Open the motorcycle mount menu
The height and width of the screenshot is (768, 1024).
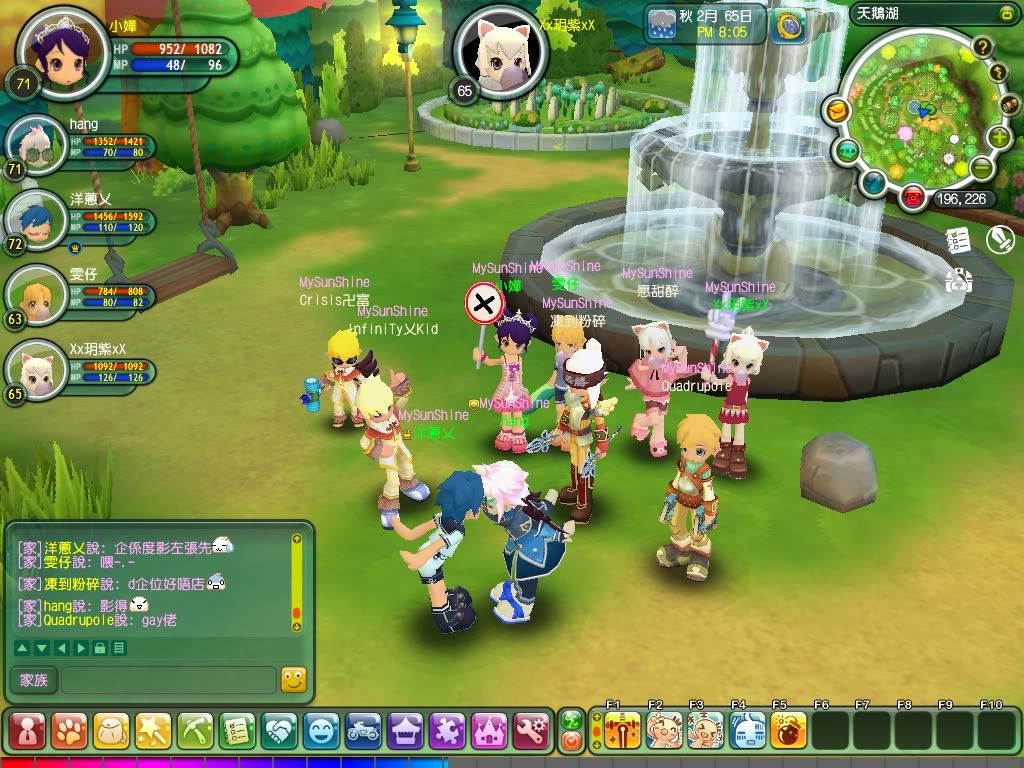364,731
